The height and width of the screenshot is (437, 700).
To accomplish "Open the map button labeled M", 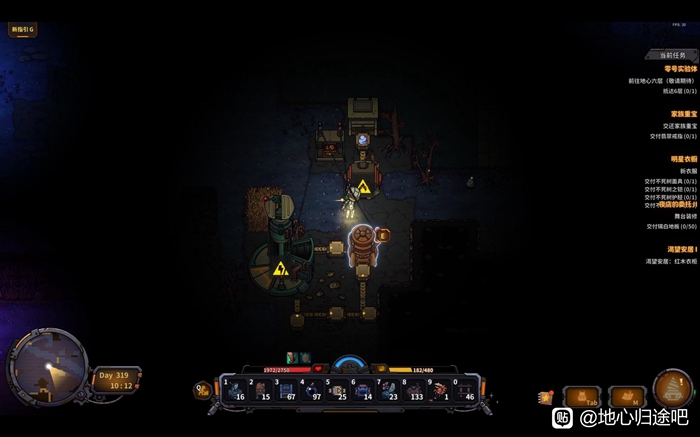I will [628, 397].
